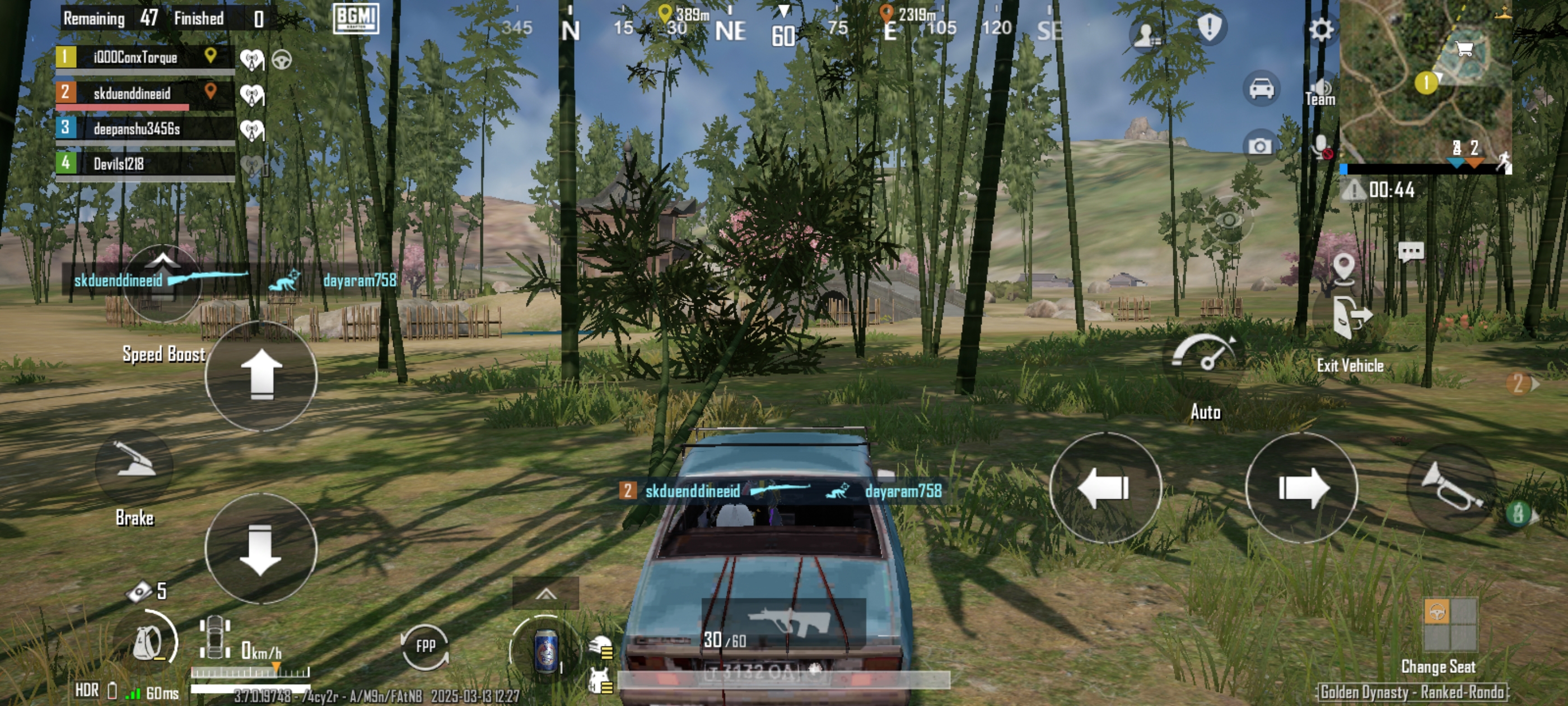Toggle the Team voice speaker

tap(1320, 91)
